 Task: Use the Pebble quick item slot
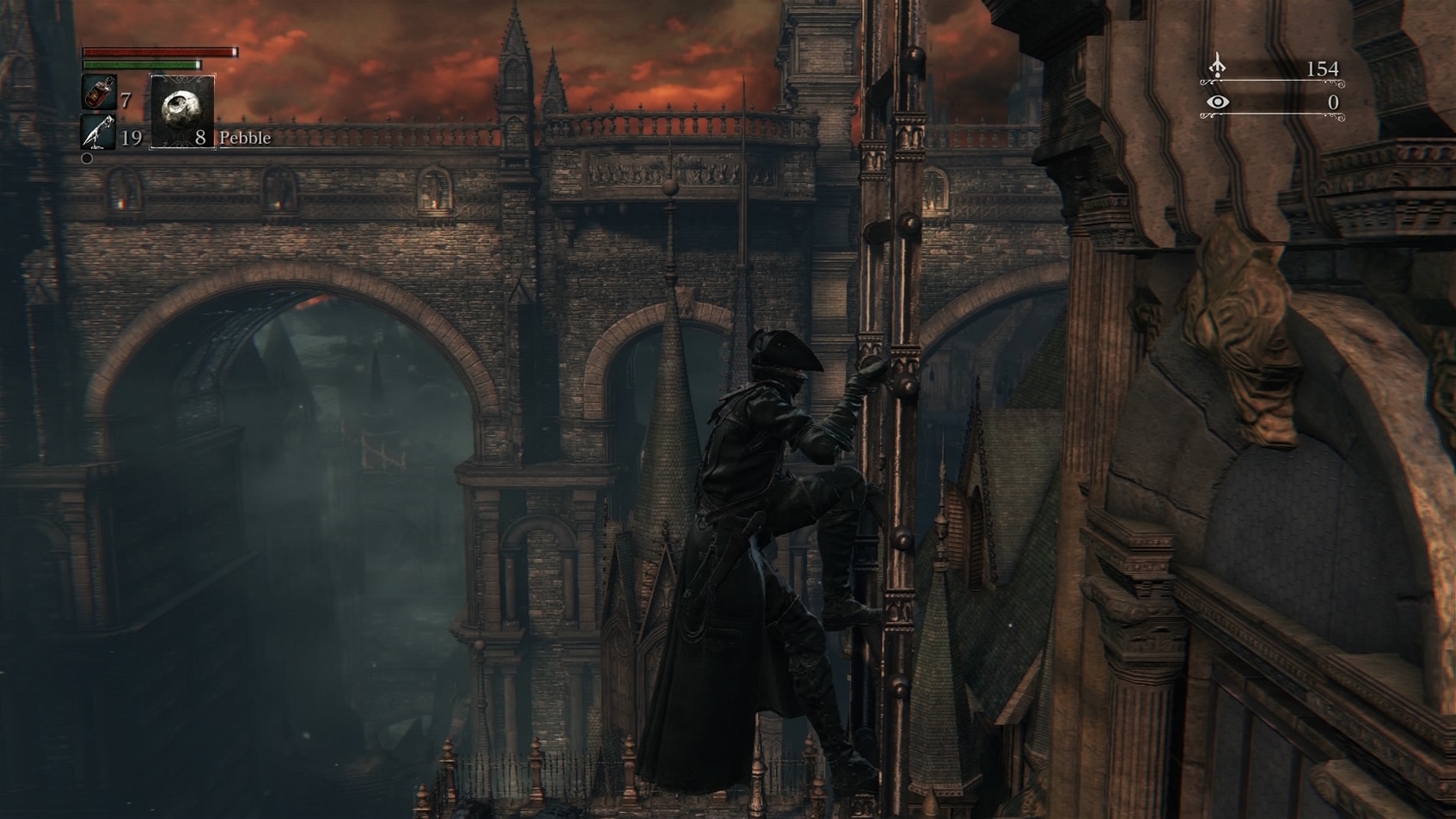point(182,111)
